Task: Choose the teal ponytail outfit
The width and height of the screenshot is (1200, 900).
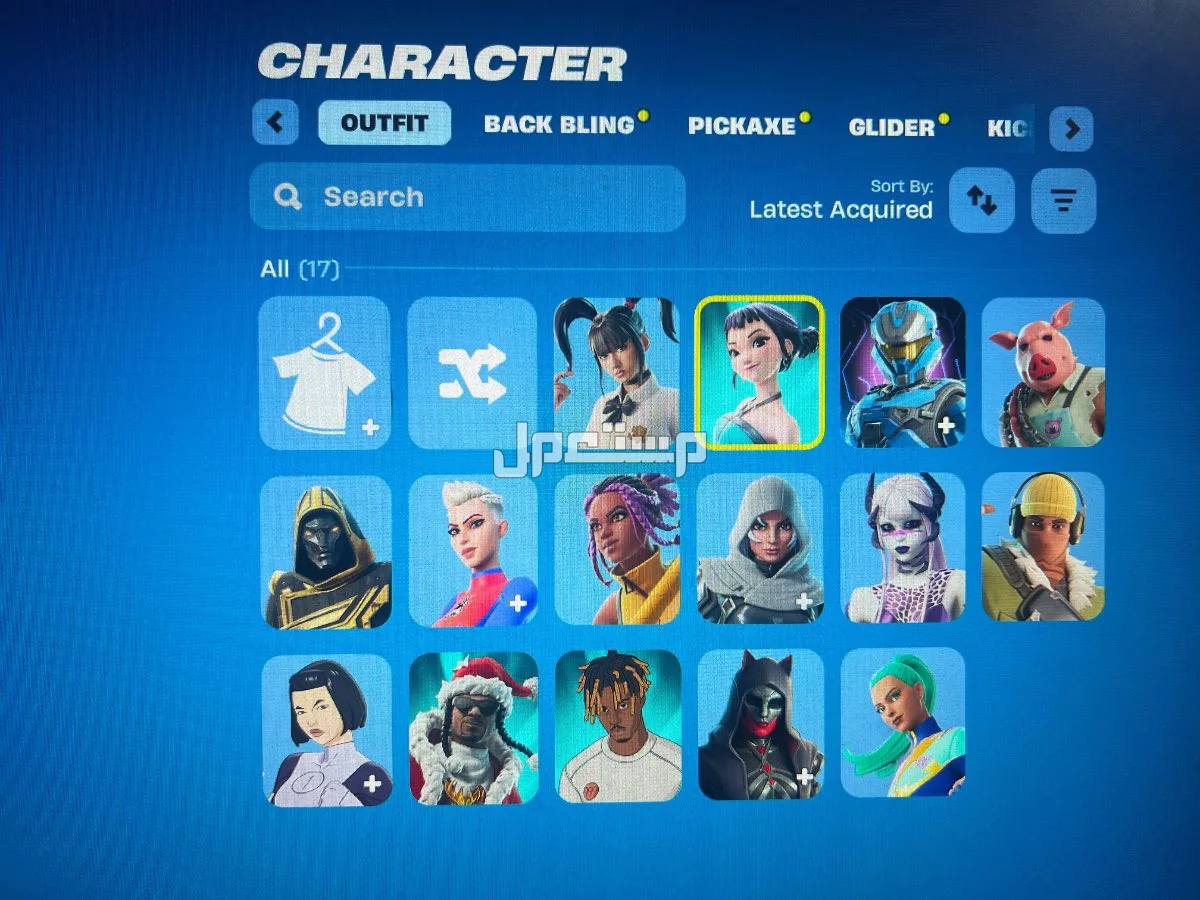Action: [902, 722]
